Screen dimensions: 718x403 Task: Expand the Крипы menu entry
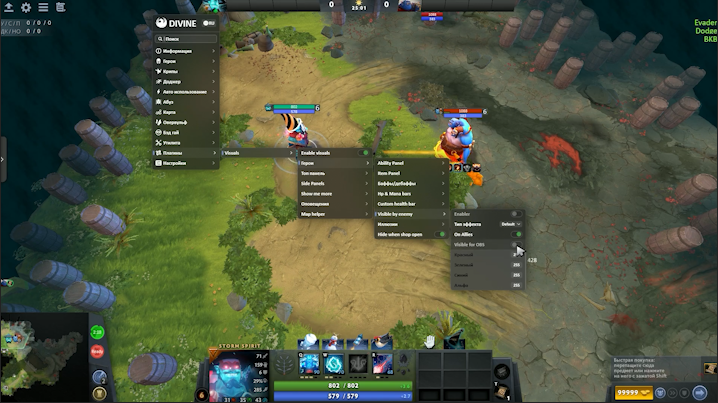pyautogui.click(x=185, y=70)
